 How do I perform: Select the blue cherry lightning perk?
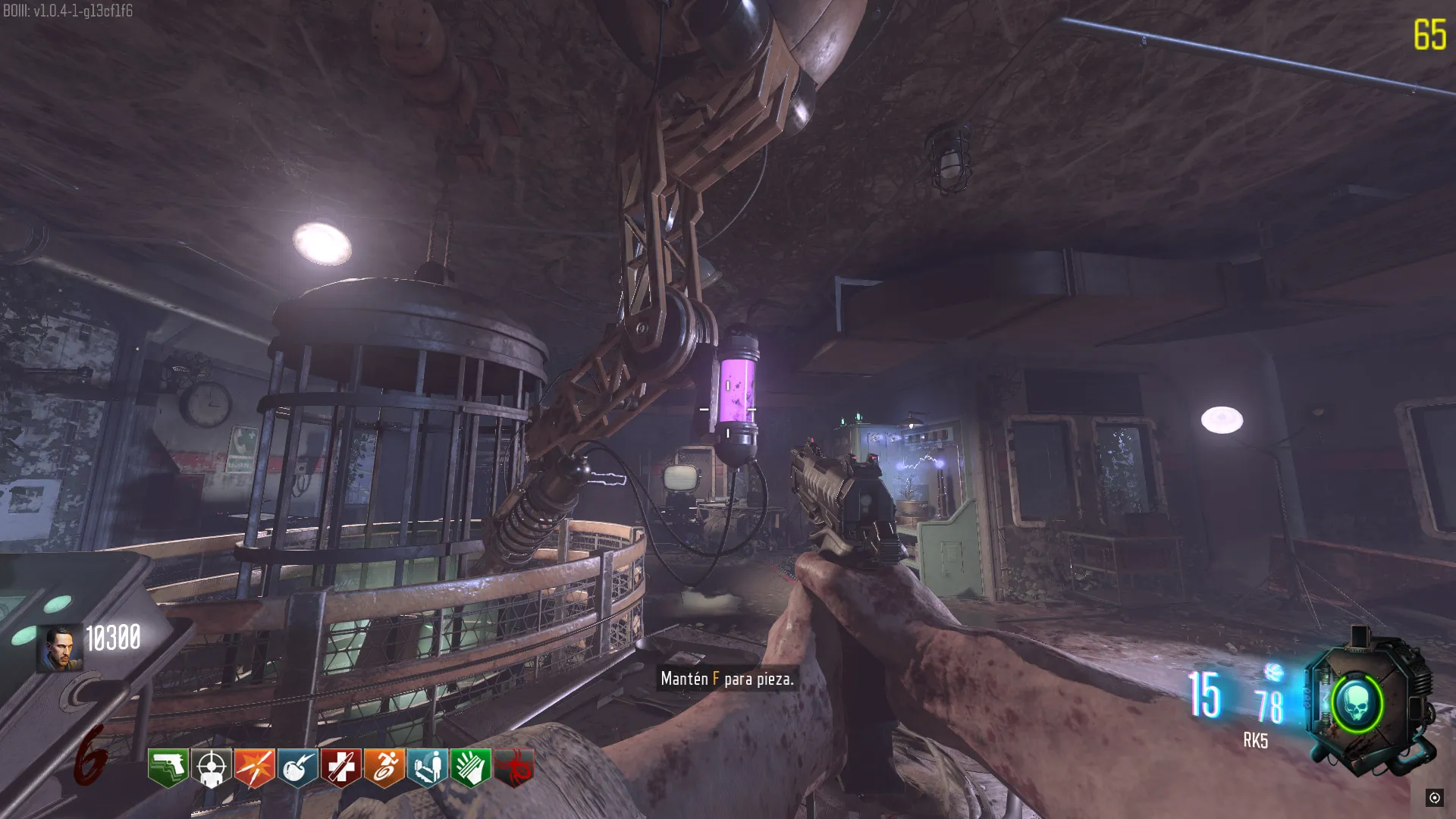[297, 767]
